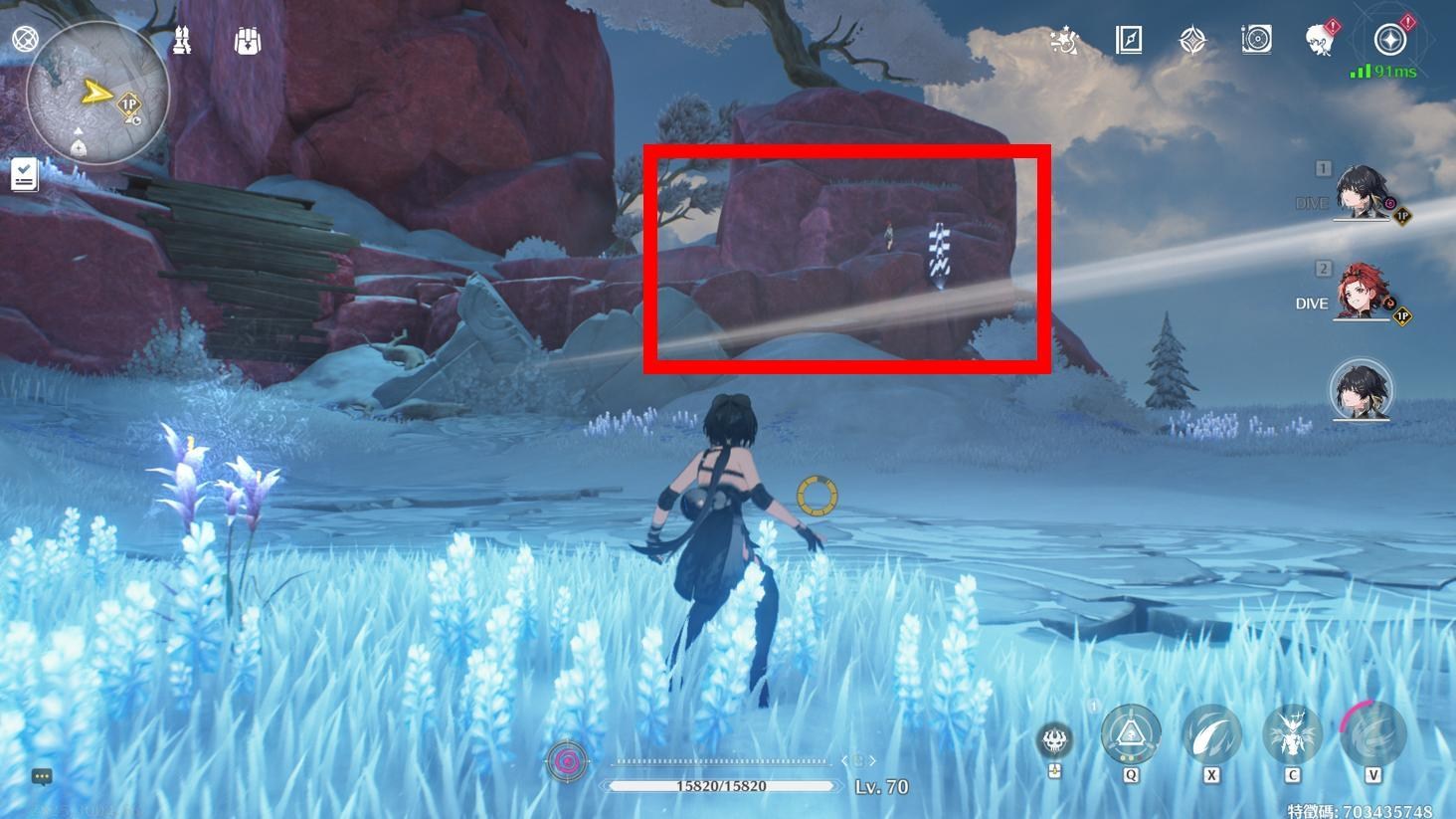Open the record disc icon
Screen dimensions: 1456x819
tap(1256, 40)
